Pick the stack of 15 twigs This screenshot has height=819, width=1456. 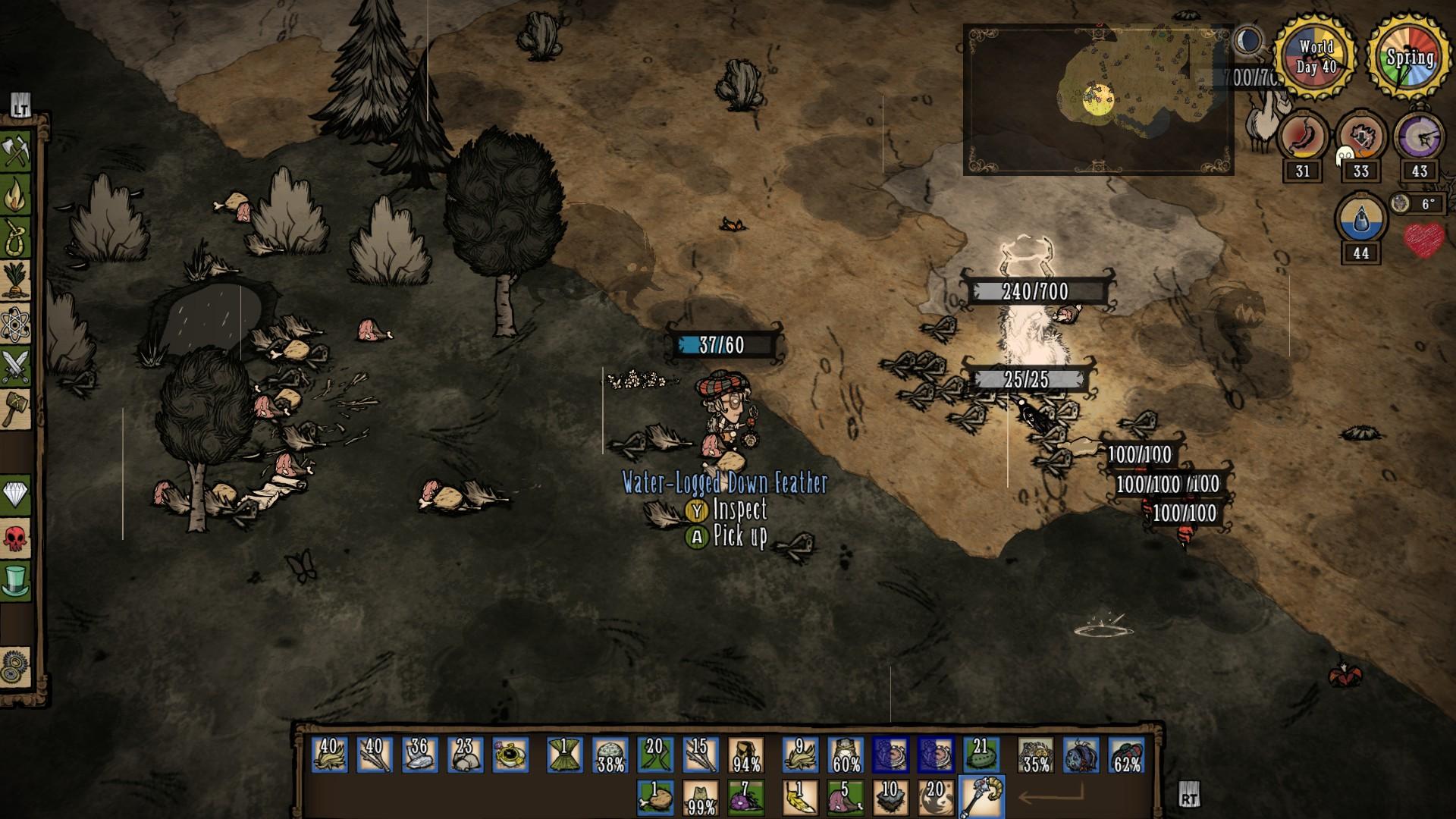coord(700,755)
